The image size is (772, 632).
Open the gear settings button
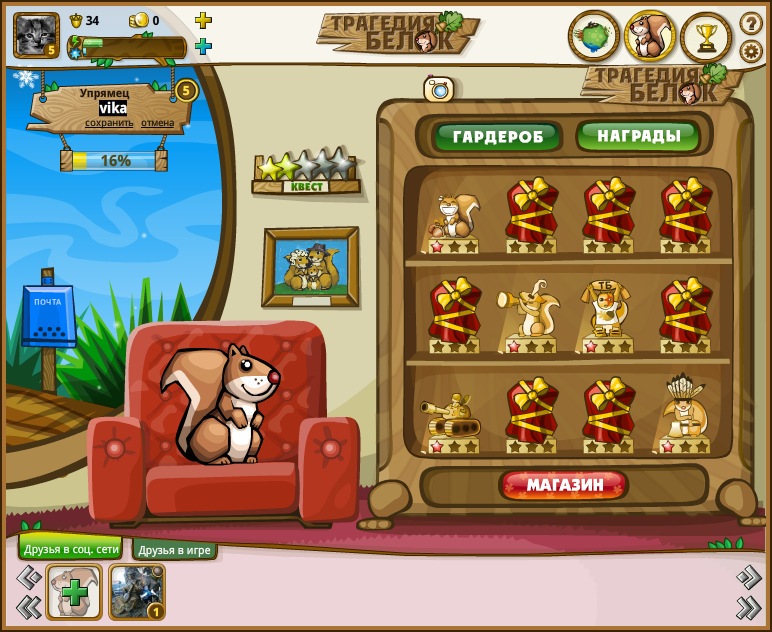751,51
